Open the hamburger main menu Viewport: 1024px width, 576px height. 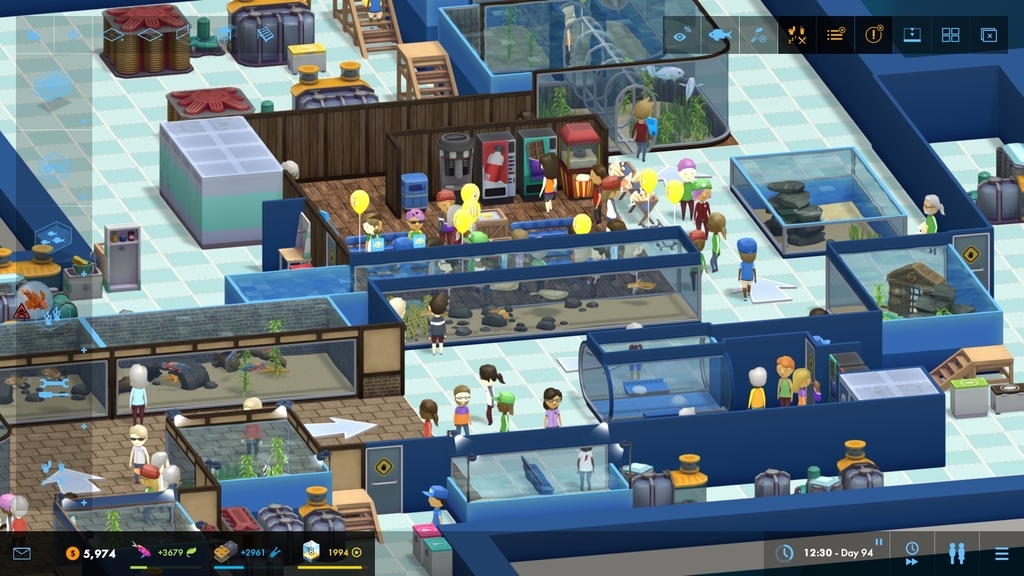[1001, 552]
